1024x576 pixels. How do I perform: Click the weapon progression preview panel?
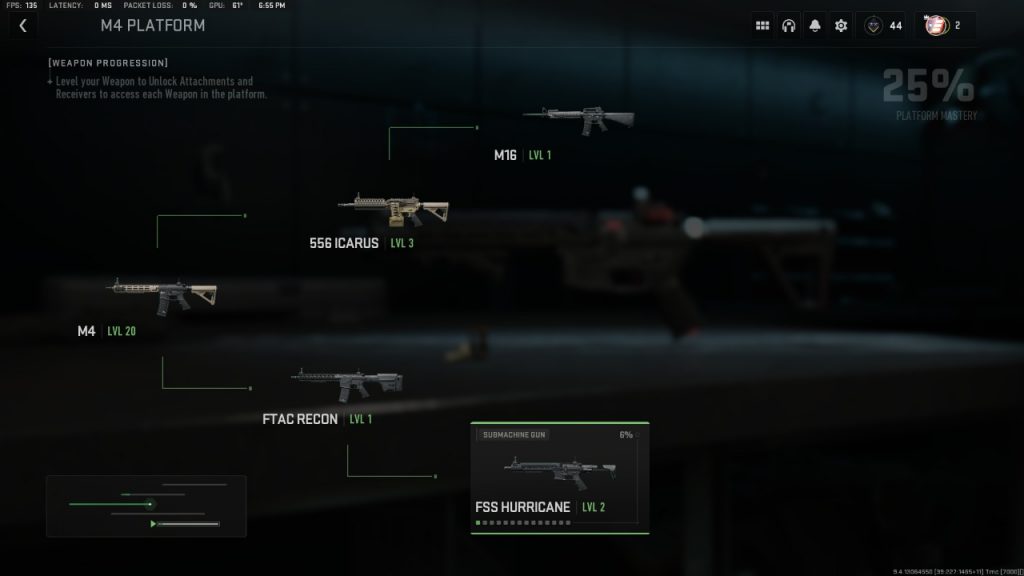[146, 506]
